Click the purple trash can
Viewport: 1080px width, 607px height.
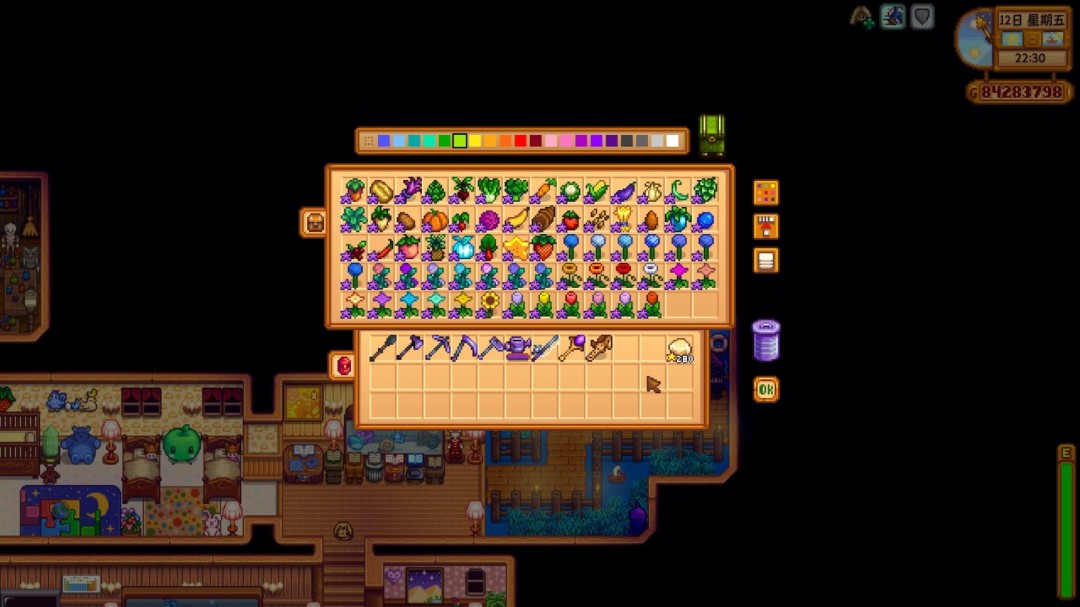(x=765, y=341)
